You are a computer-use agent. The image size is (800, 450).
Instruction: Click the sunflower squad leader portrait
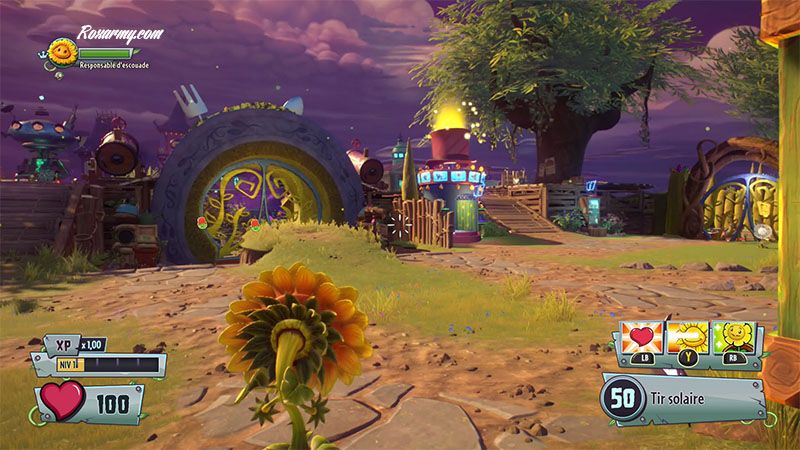tap(63, 52)
